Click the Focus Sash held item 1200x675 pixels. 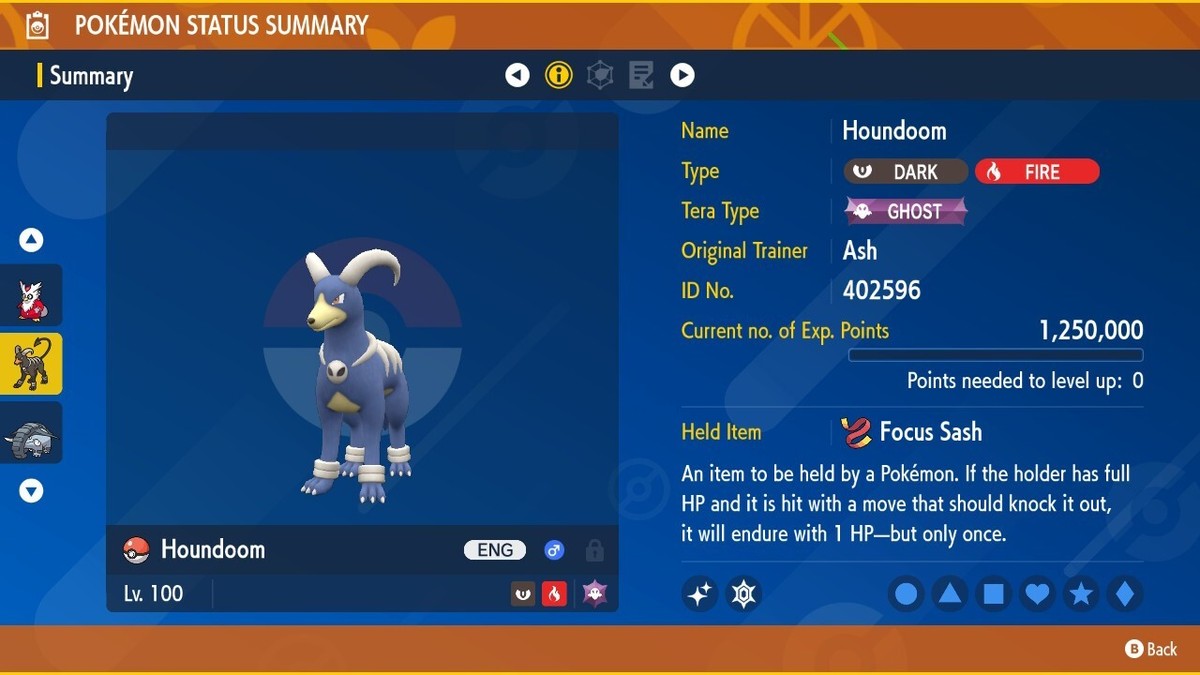915,432
